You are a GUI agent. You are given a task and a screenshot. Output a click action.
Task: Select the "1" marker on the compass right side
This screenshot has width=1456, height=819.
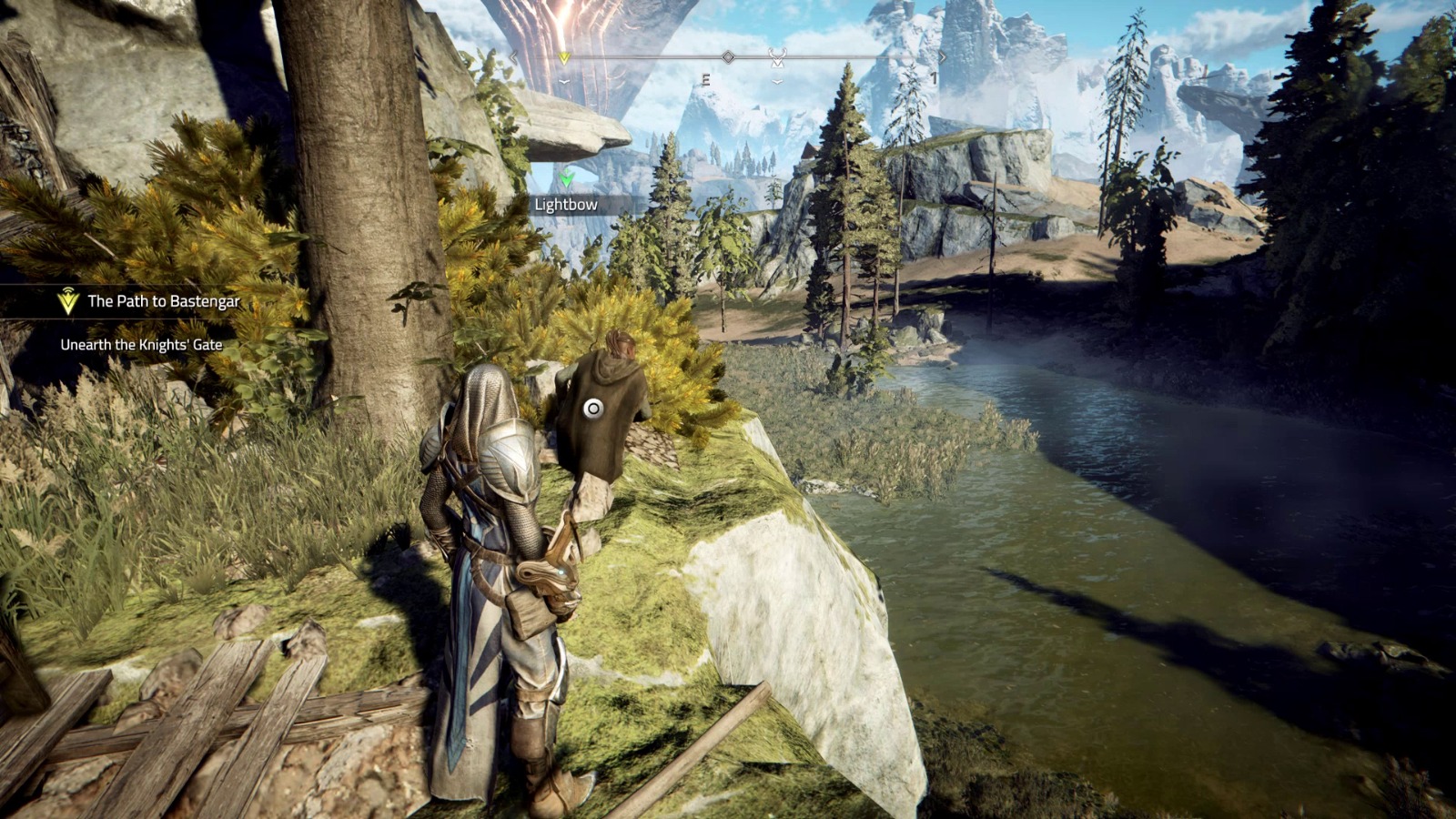point(934,77)
